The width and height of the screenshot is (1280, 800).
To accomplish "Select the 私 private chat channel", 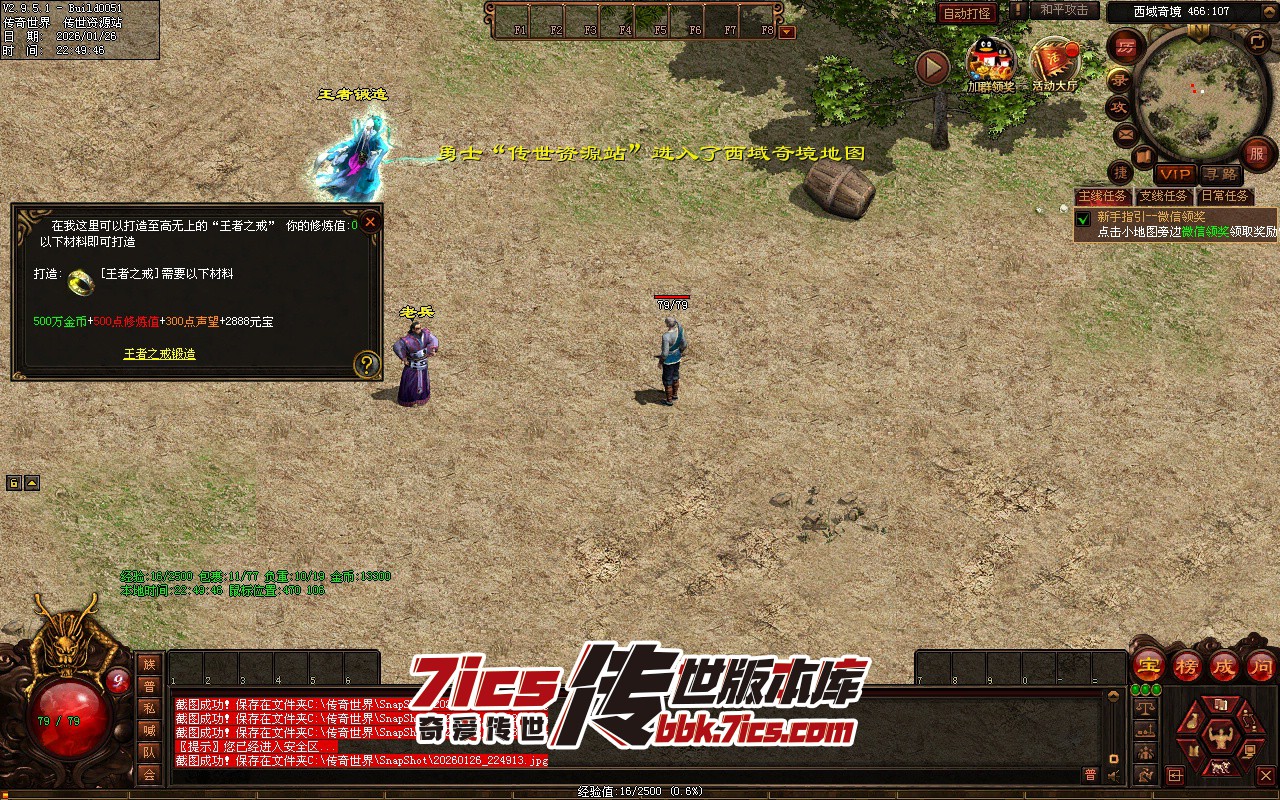I will pyautogui.click(x=149, y=708).
